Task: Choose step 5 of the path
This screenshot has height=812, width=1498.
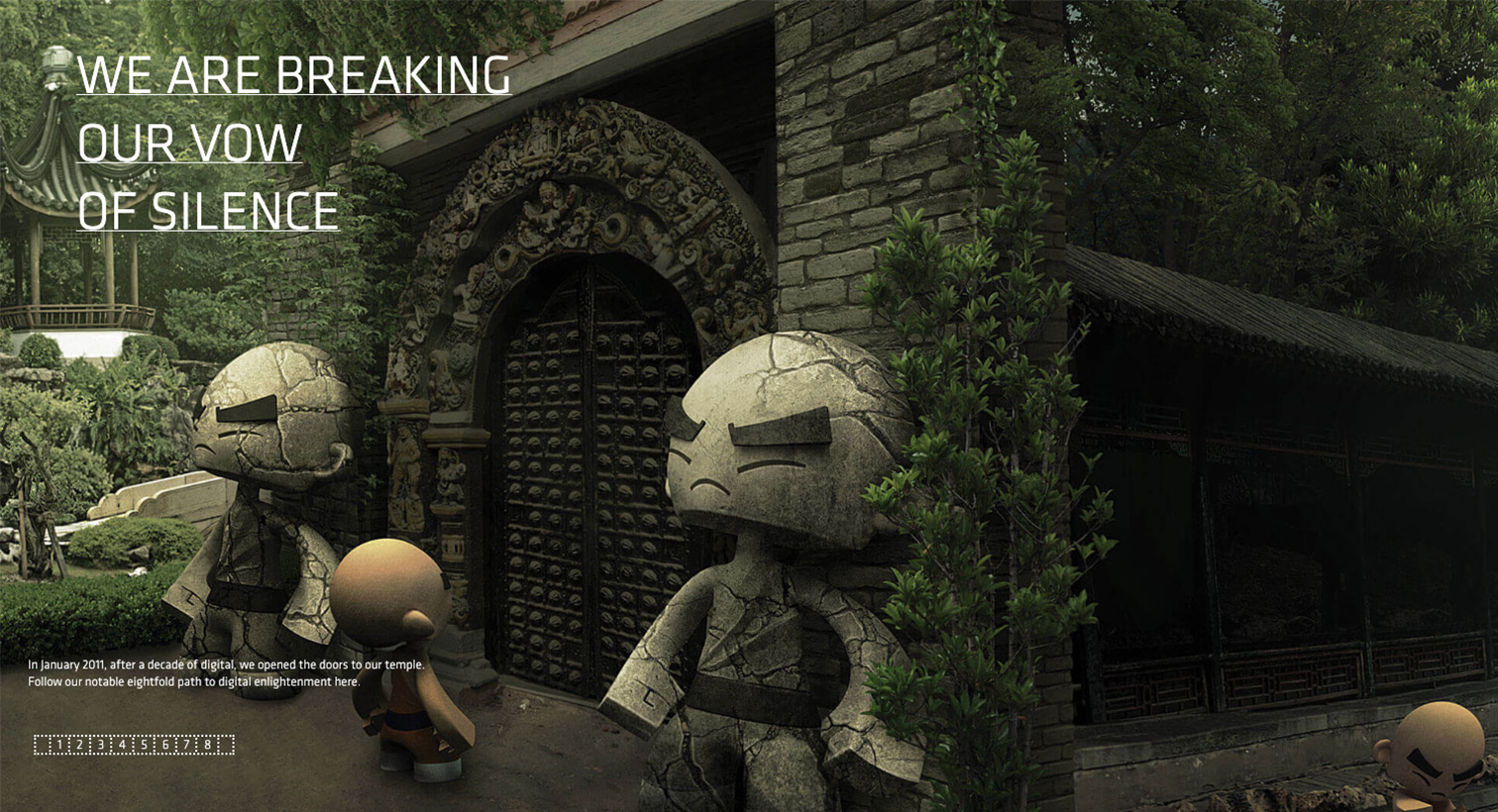Action: [144, 745]
